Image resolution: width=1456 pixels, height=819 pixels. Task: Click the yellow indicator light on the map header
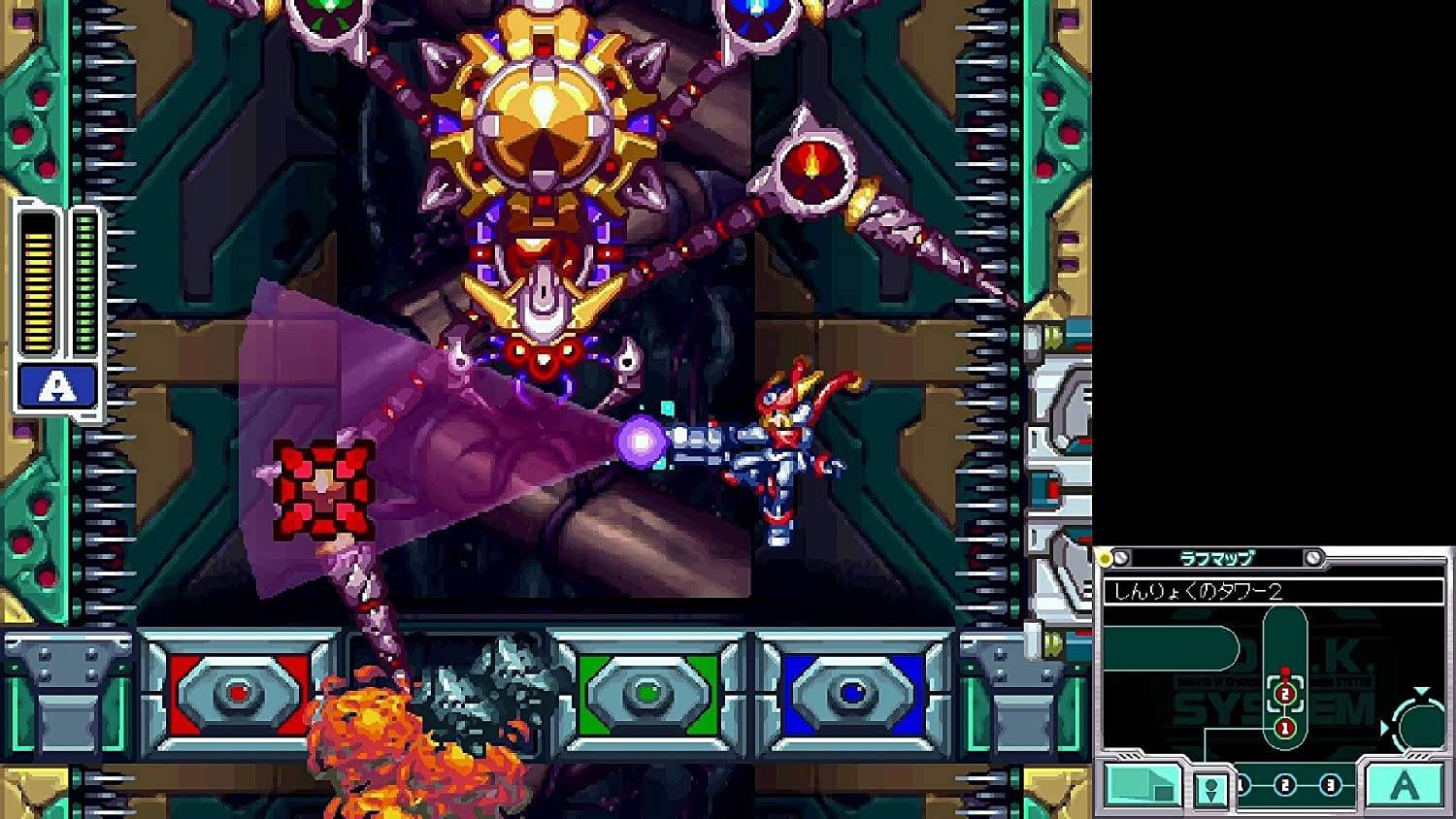(x=1104, y=556)
